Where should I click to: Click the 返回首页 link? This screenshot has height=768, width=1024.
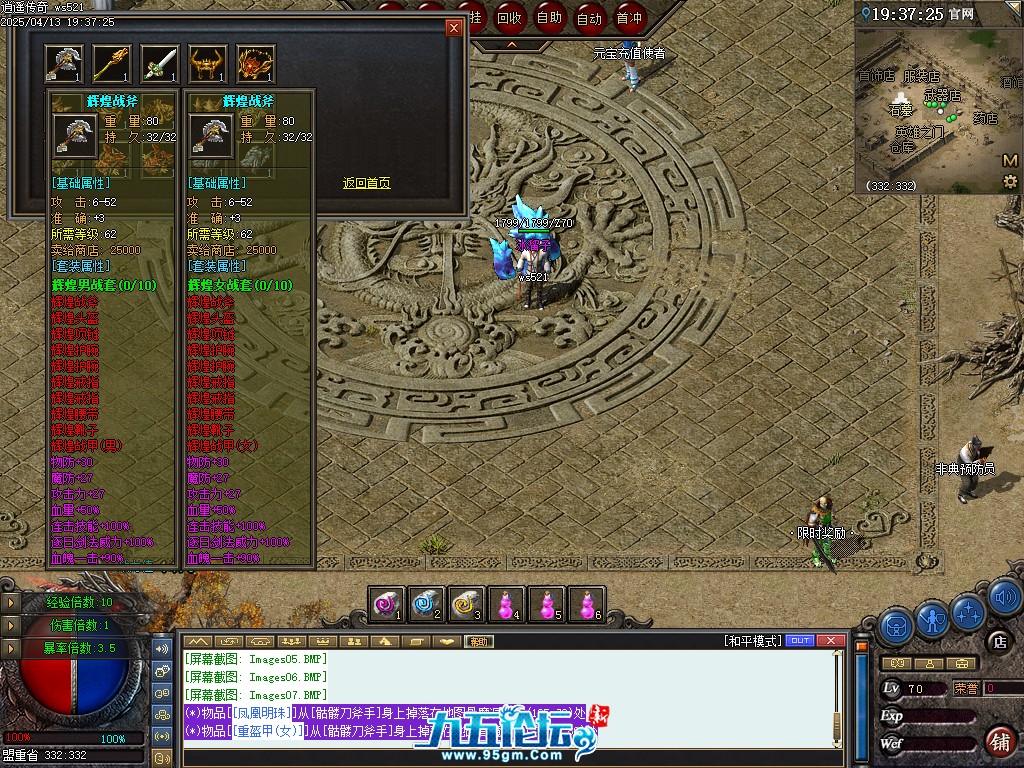(366, 183)
